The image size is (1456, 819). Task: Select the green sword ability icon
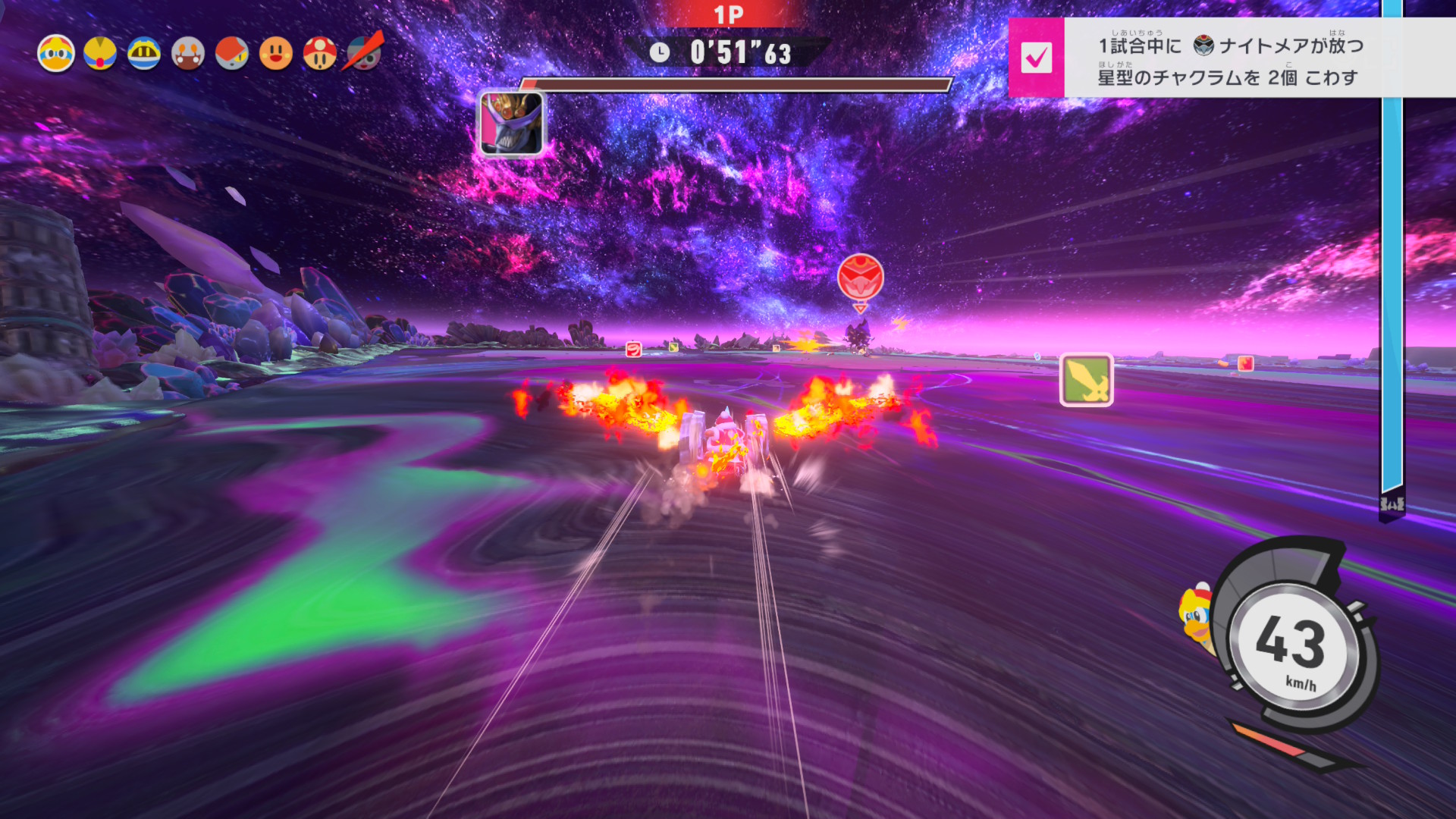(x=1086, y=380)
